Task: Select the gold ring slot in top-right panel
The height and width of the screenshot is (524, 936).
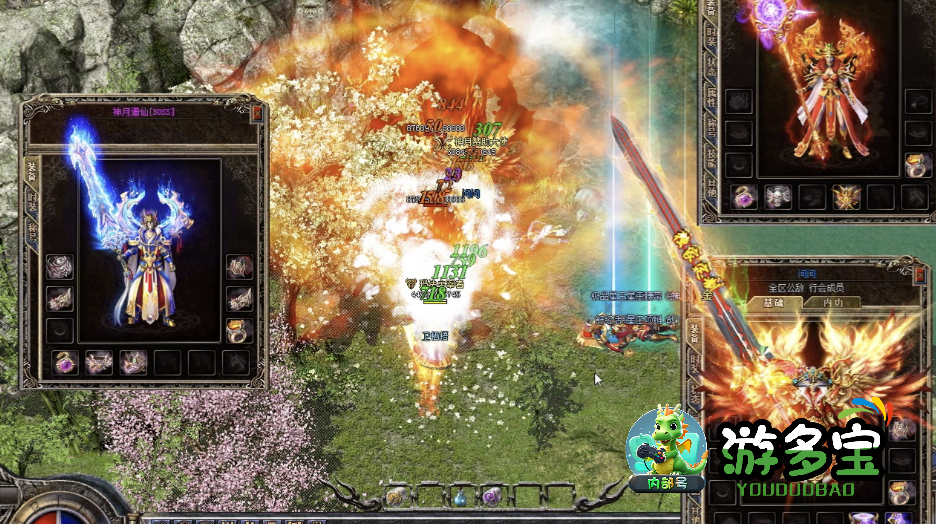Action: pos(916,165)
